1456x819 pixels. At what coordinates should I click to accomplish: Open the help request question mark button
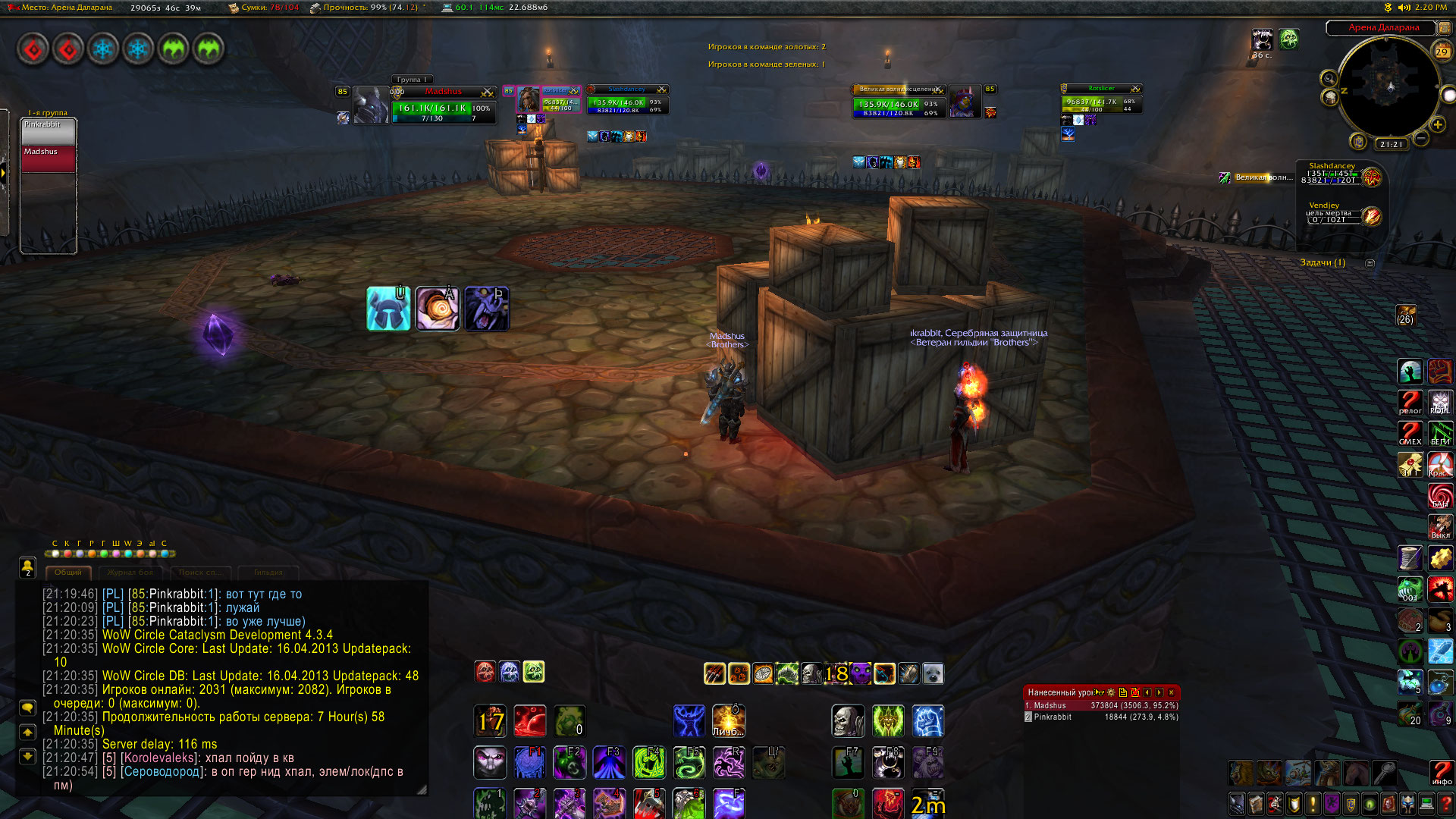(1446, 804)
